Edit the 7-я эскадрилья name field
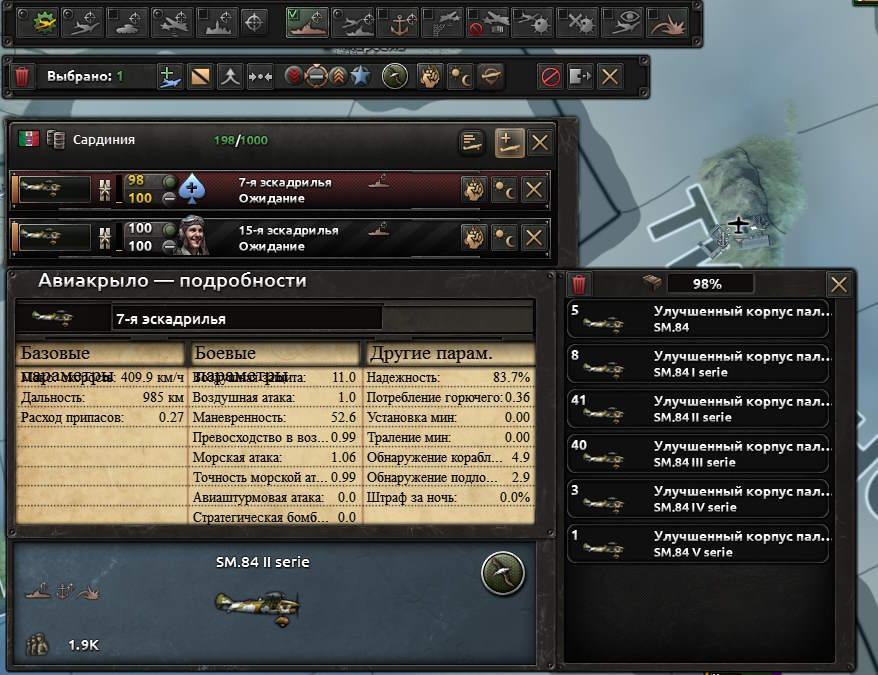 point(246,319)
